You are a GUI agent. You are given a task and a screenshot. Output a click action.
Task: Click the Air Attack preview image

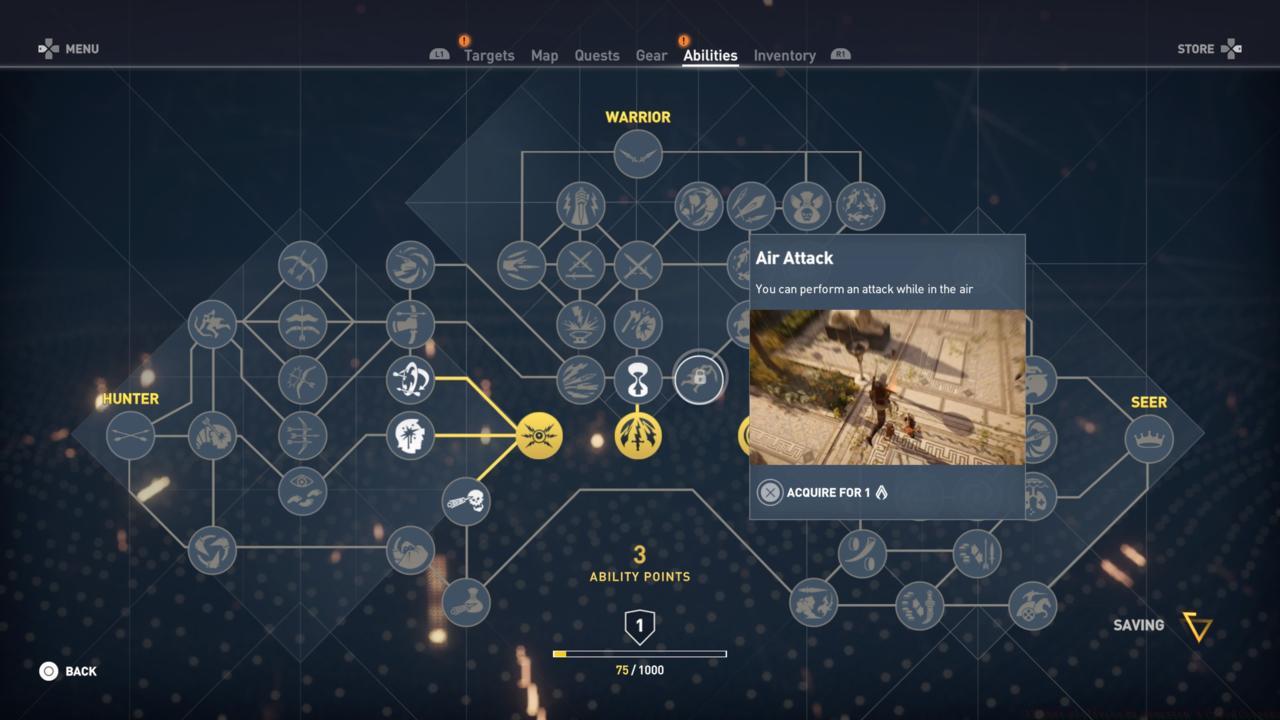(x=886, y=387)
